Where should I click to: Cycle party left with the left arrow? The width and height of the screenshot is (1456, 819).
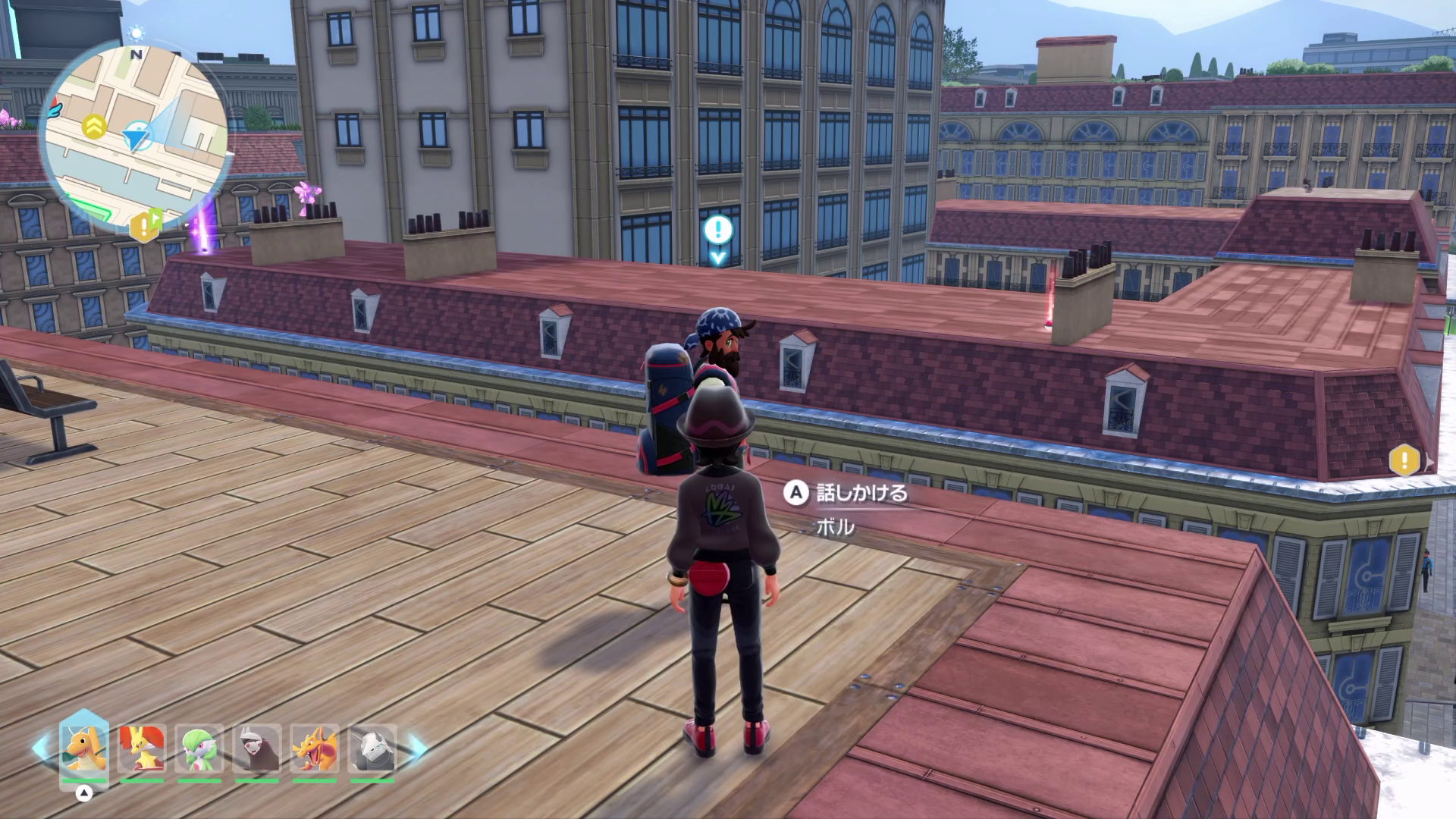coord(41,748)
